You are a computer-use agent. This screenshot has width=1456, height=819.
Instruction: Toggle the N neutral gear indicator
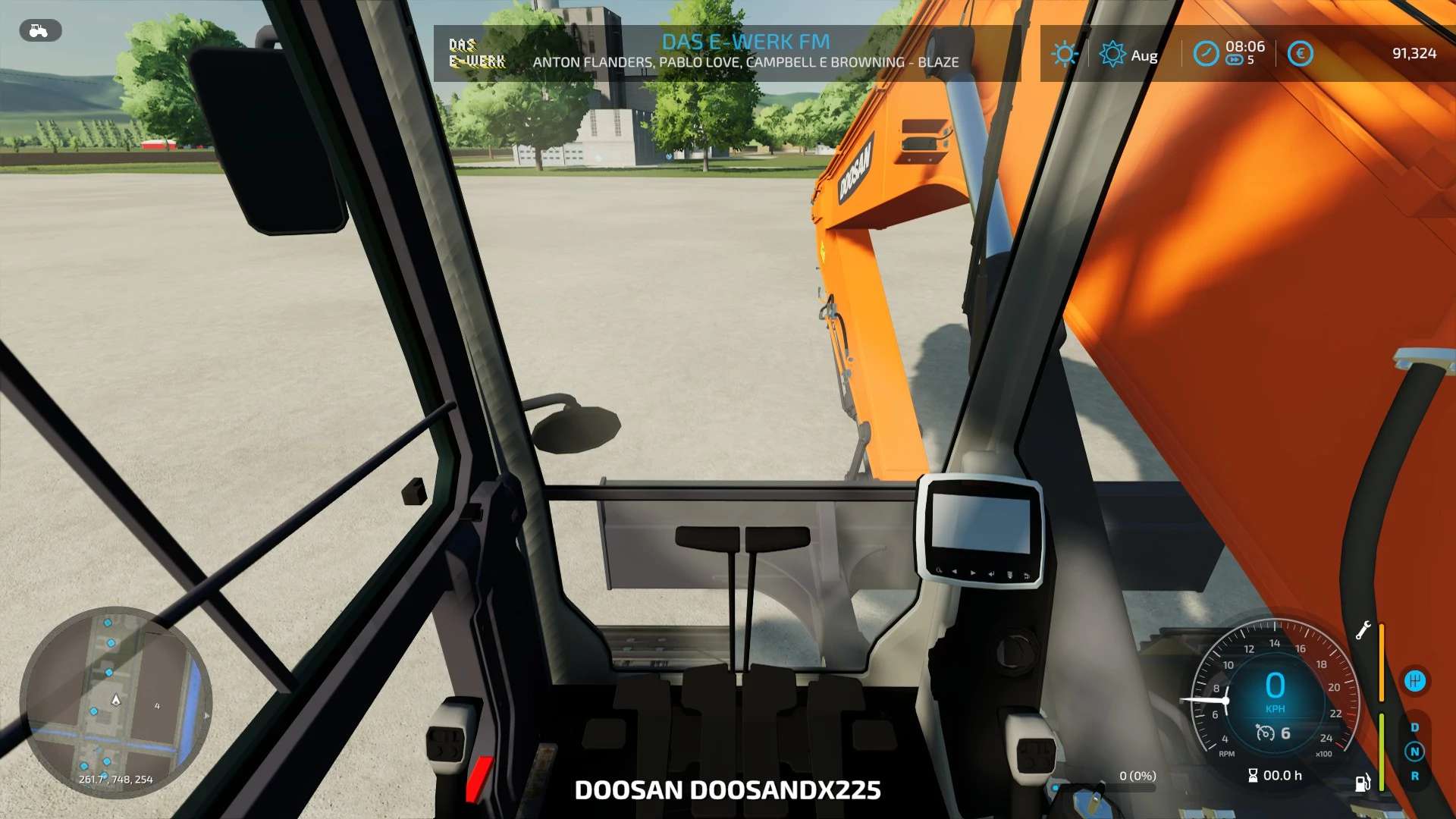(x=1415, y=750)
